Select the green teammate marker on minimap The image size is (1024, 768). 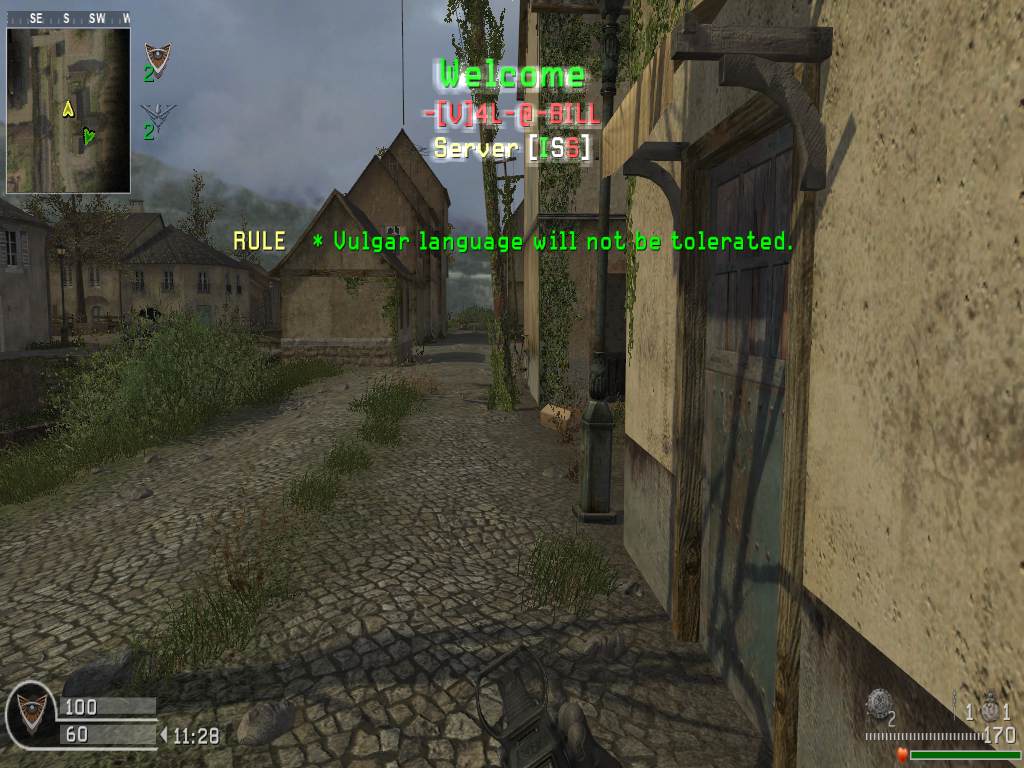pos(89,135)
